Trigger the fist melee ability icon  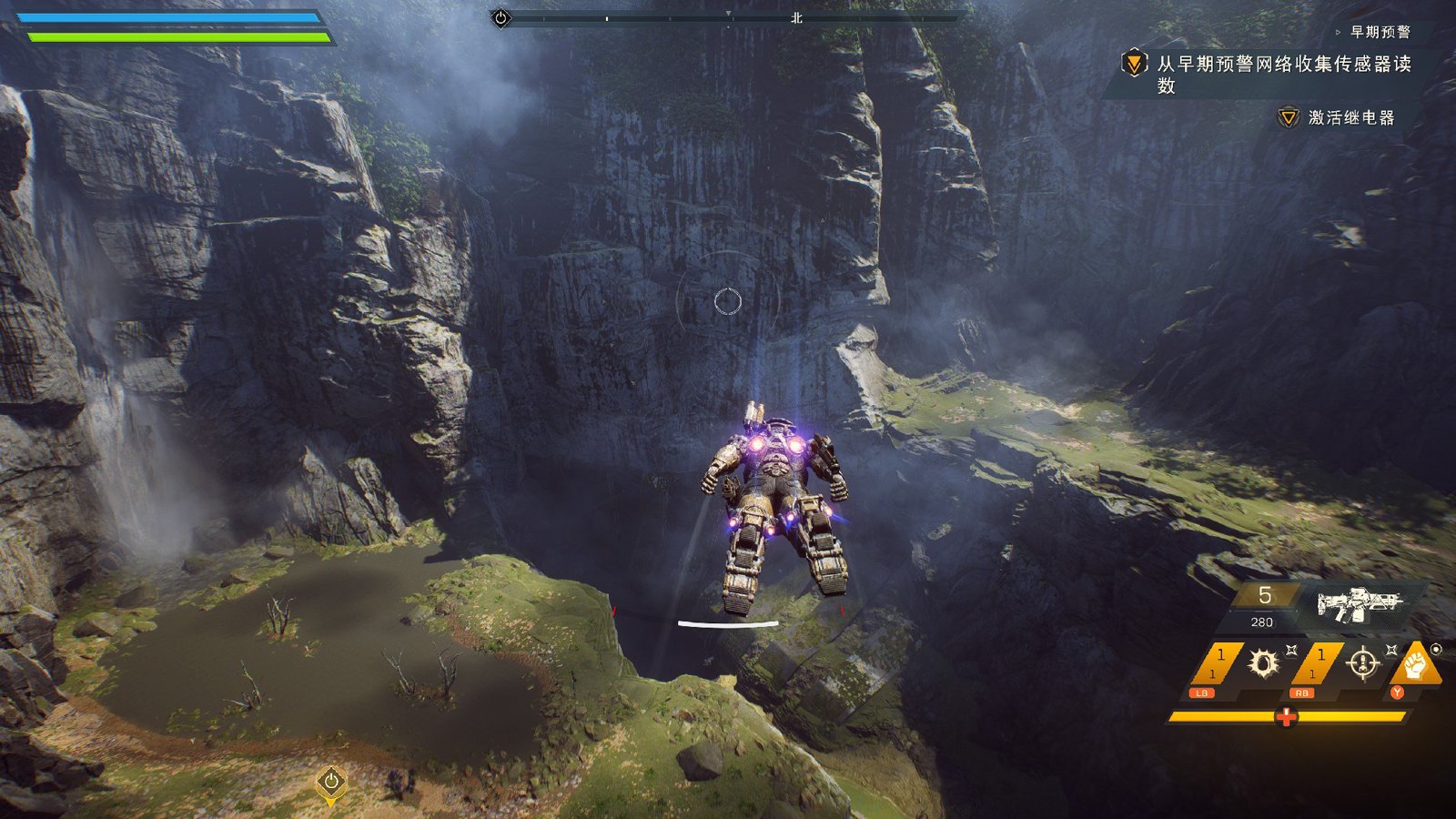point(1414,664)
